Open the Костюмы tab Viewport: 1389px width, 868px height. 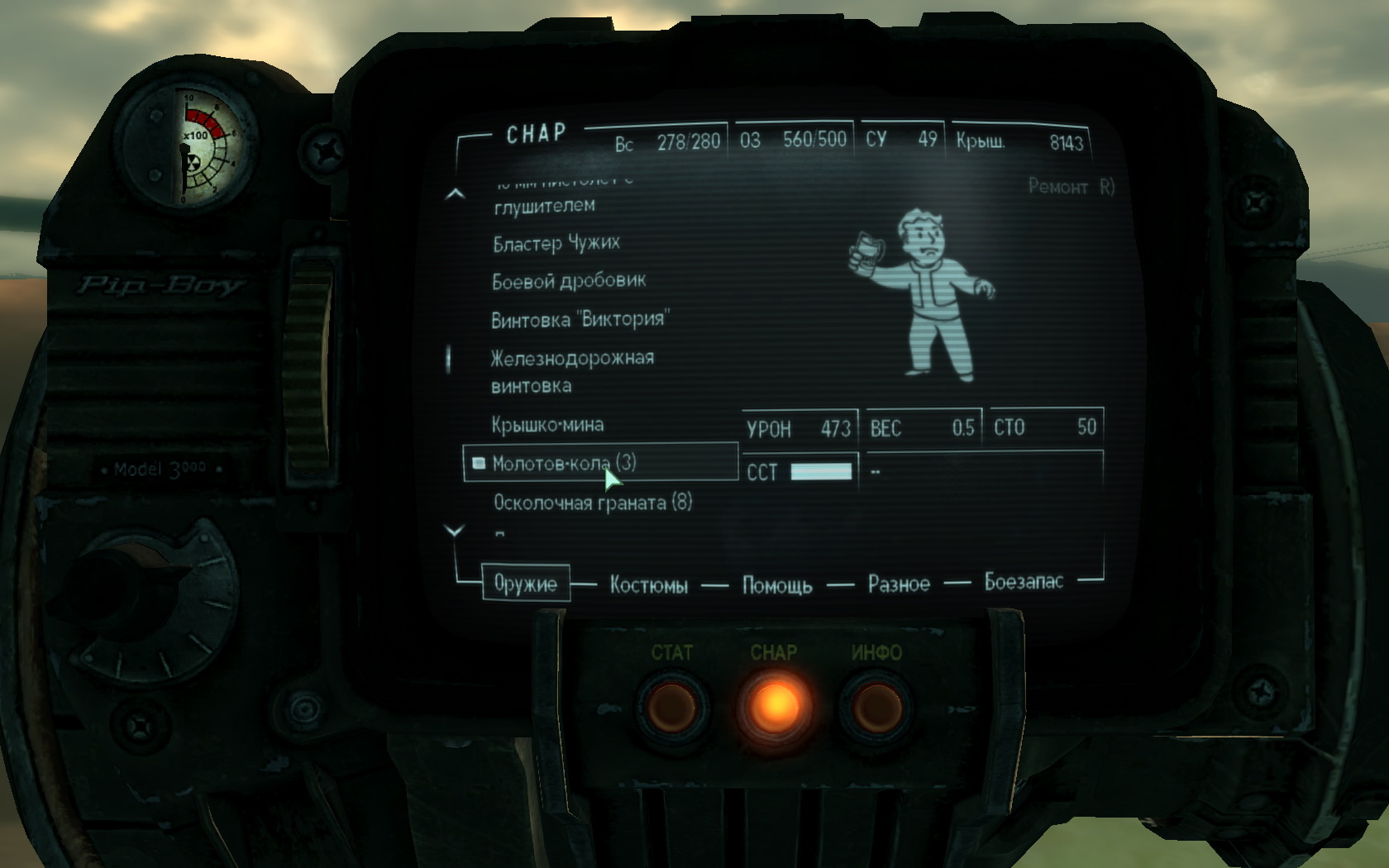pyautogui.click(x=648, y=585)
